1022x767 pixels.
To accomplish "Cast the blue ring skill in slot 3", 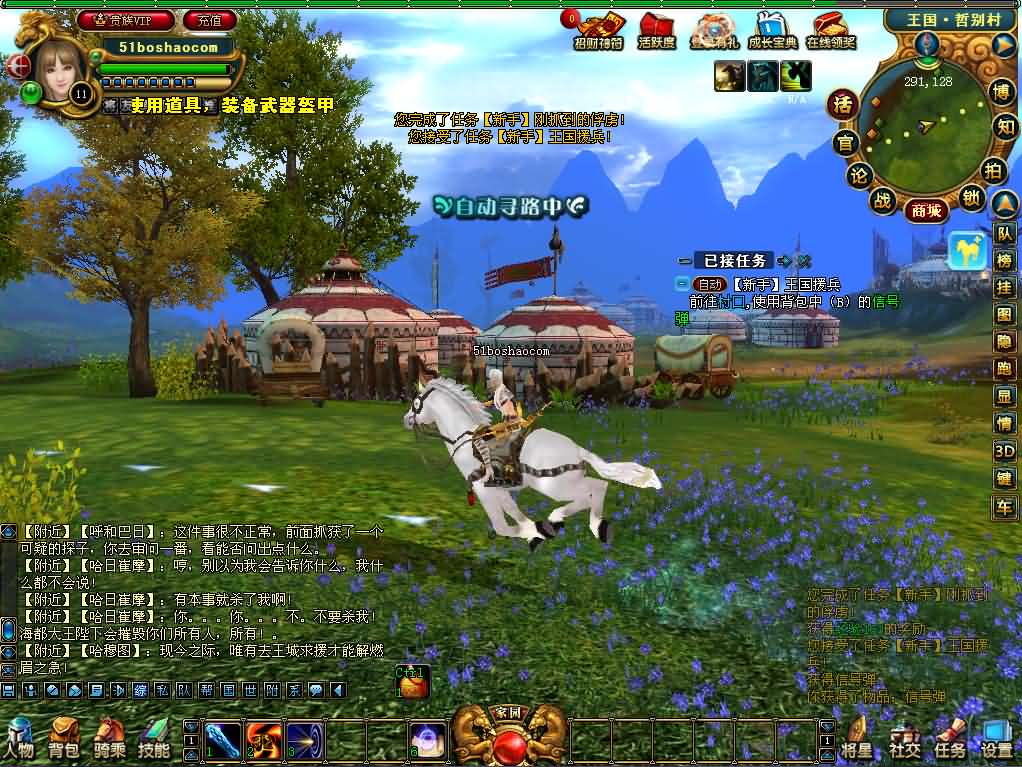I will tap(304, 738).
